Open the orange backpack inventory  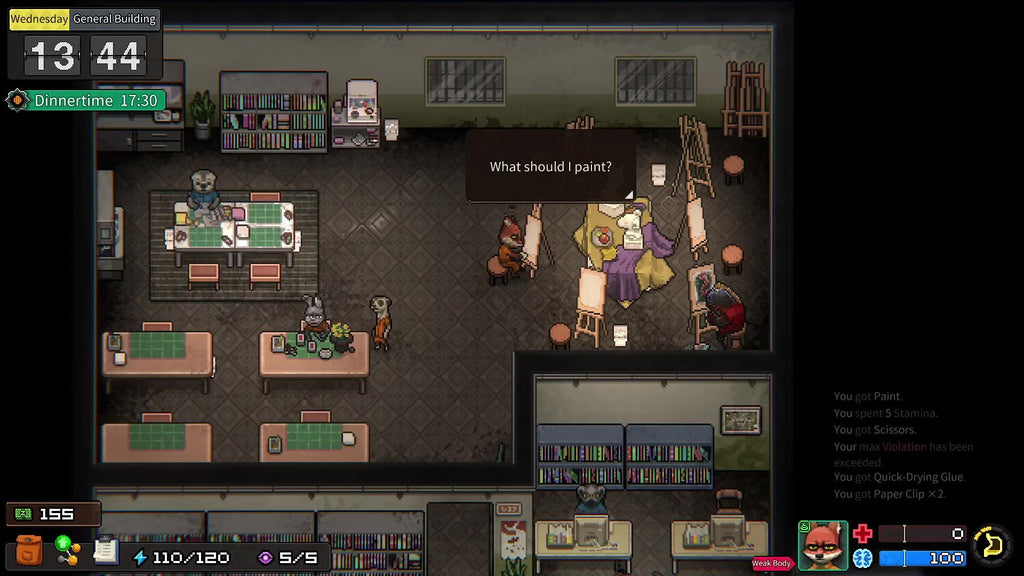[x=30, y=552]
